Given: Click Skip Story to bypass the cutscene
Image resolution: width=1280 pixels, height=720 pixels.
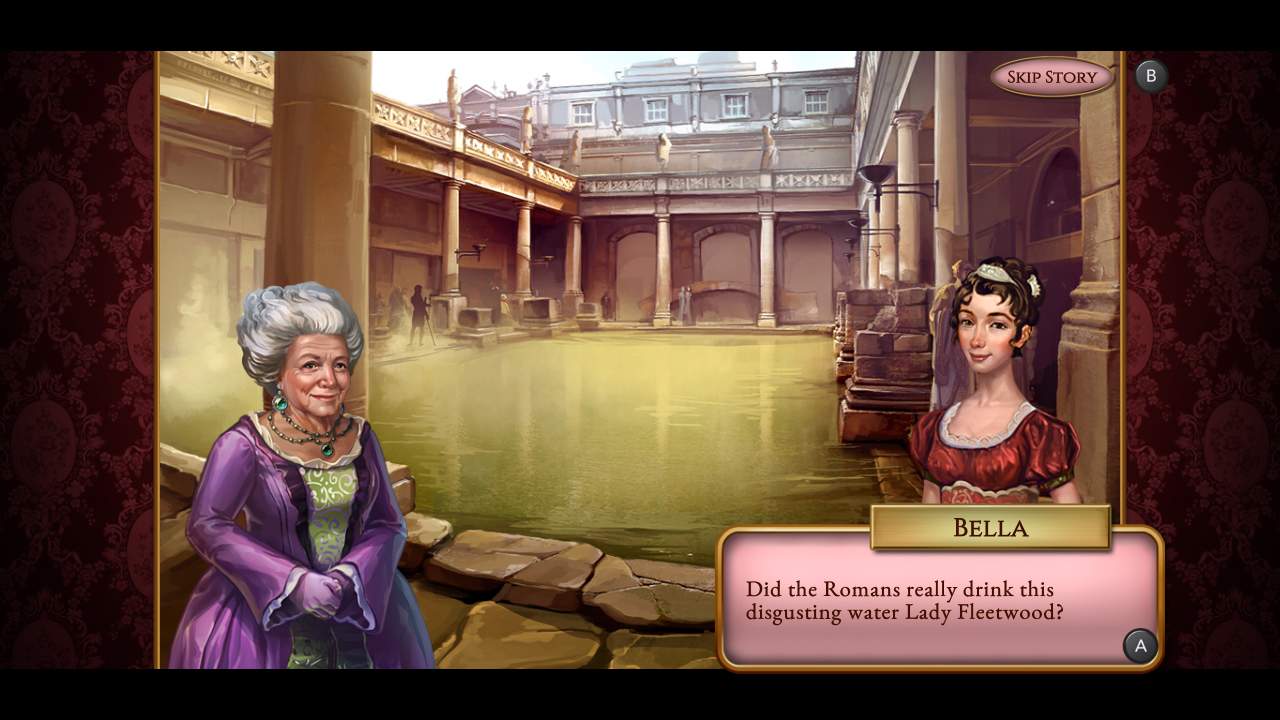Looking at the screenshot, I should click(x=1051, y=75).
